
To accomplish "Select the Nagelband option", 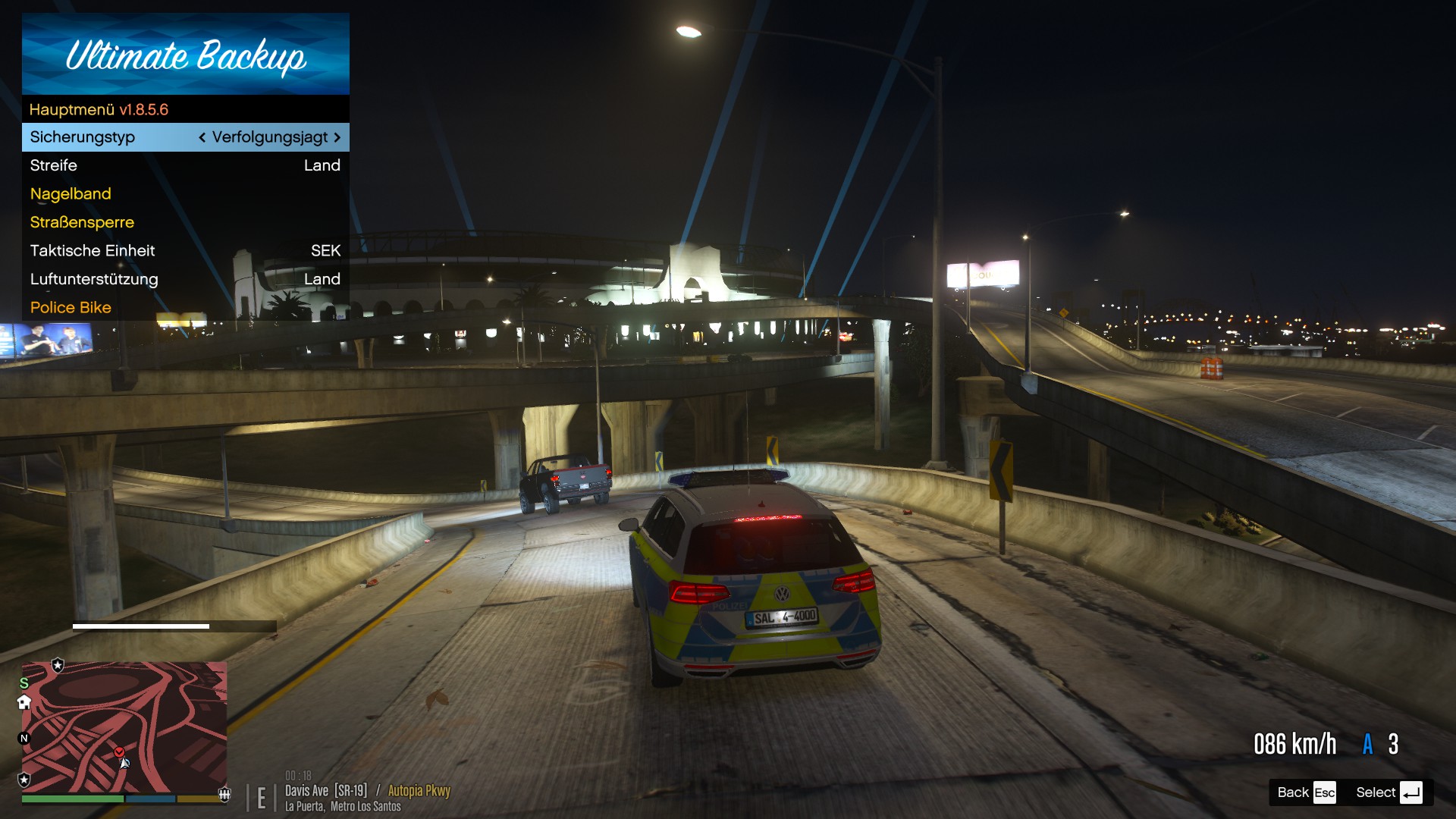I will pyautogui.click(x=185, y=194).
